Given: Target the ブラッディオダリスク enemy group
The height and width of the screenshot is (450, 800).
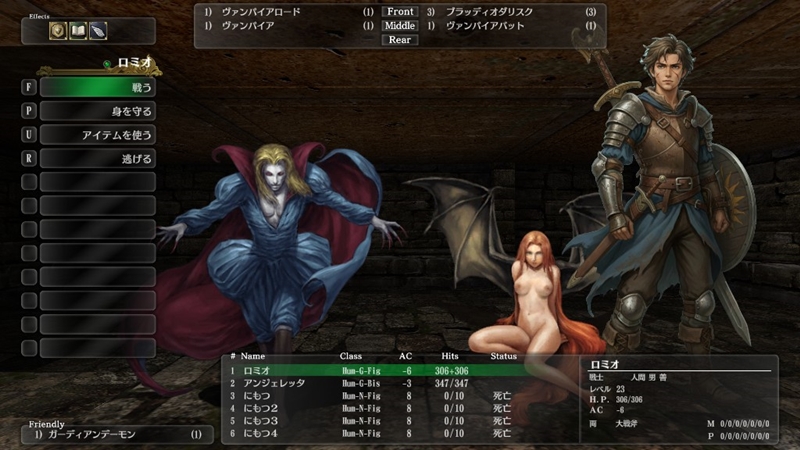Looking at the screenshot, I should pyautogui.click(x=490, y=12).
